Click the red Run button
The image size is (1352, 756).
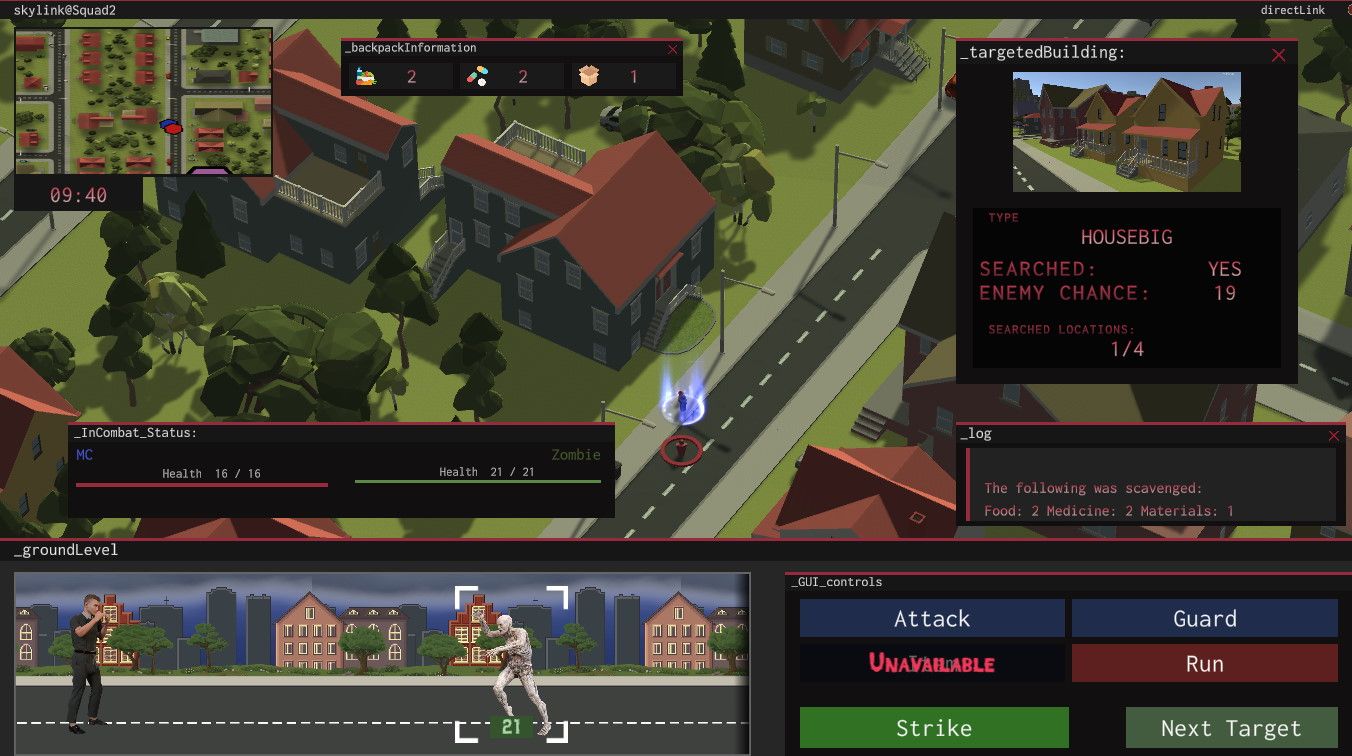pos(1204,664)
